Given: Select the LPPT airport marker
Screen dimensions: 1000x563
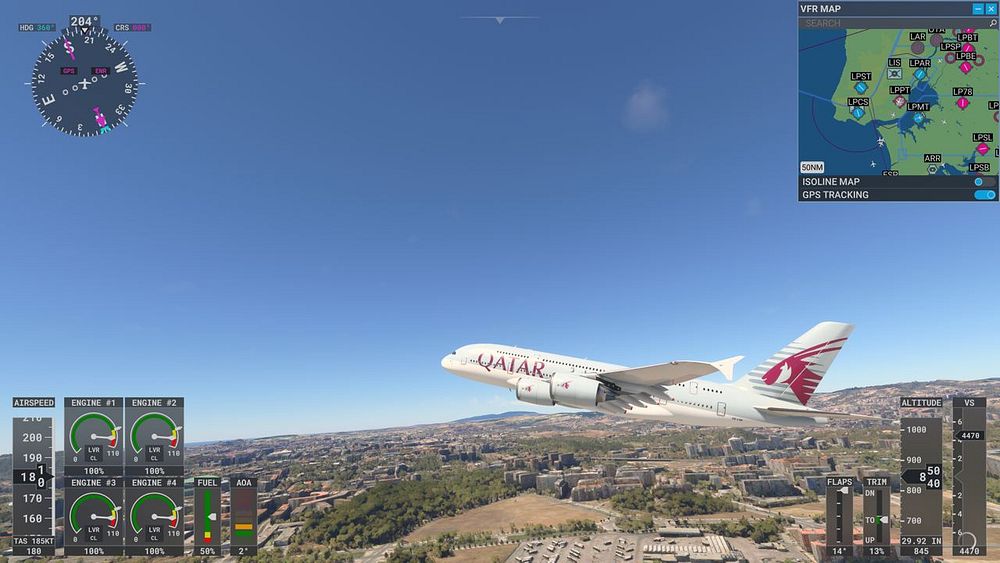Looking at the screenshot, I should [900, 102].
